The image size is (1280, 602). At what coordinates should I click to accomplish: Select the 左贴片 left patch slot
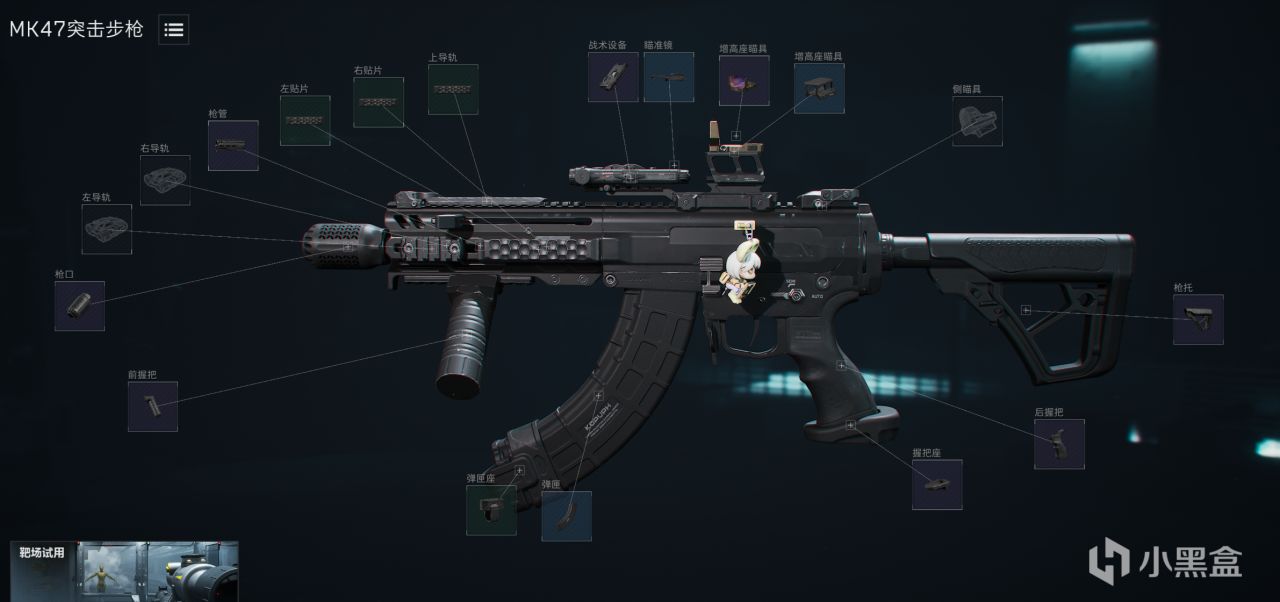point(305,121)
